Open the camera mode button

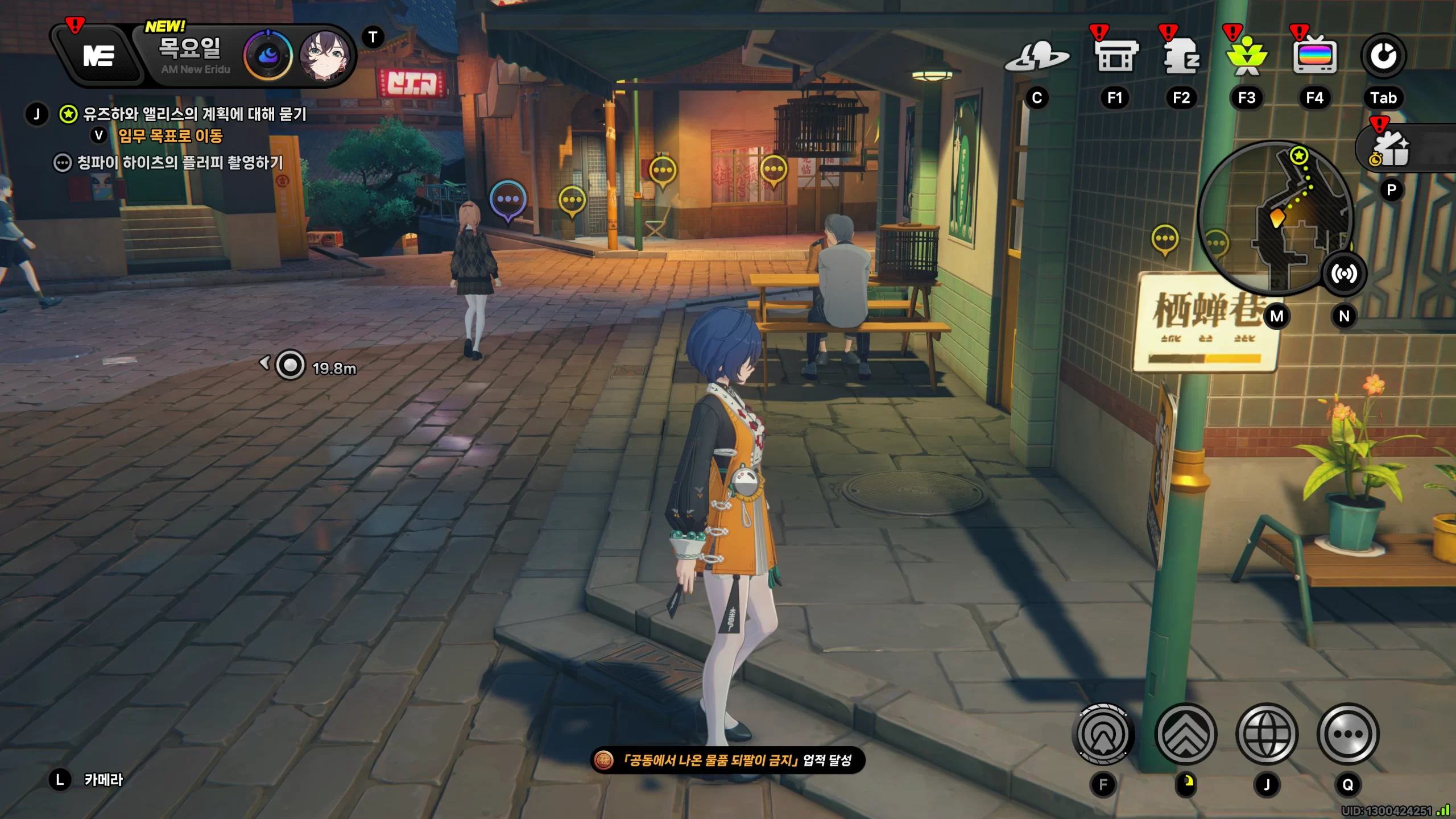pyautogui.click(x=102, y=780)
